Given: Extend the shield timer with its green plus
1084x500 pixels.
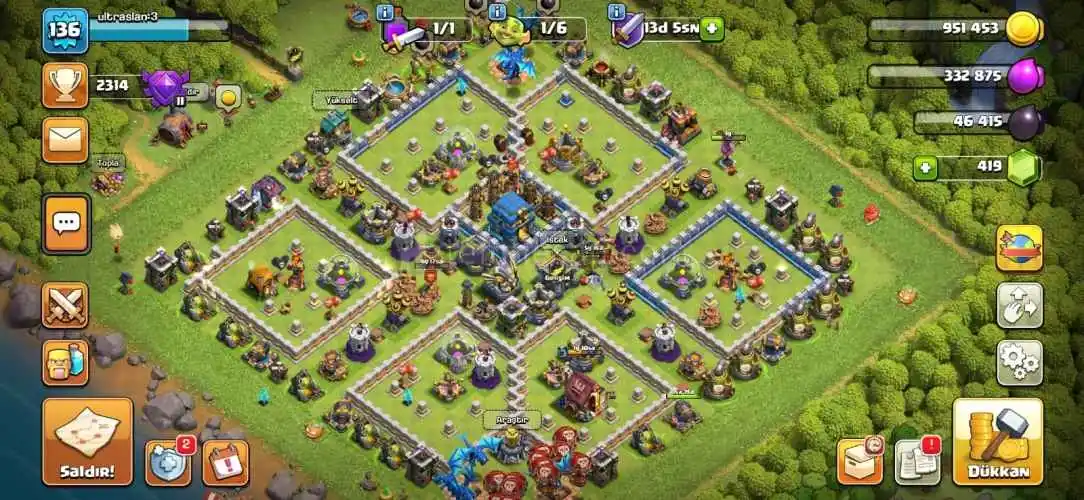Looking at the screenshot, I should [x=712, y=28].
